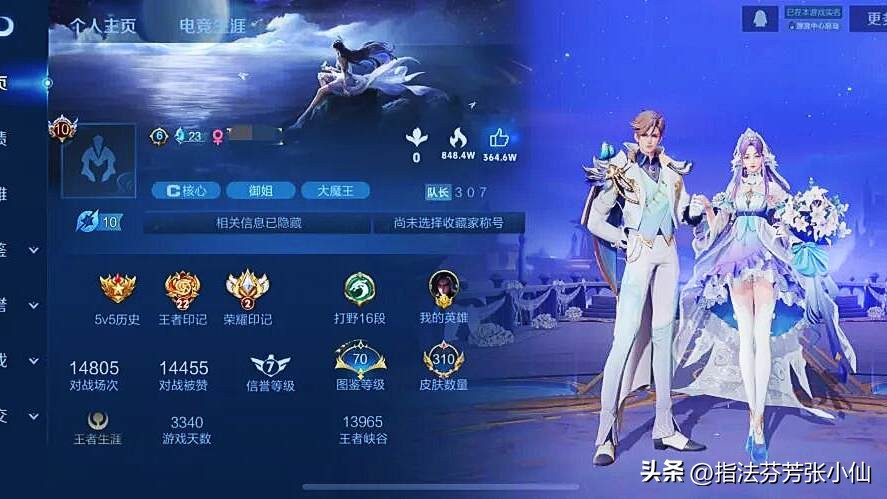The image size is (887, 499).
Task: Open the 图鉴等级 badge
Action: [360, 361]
